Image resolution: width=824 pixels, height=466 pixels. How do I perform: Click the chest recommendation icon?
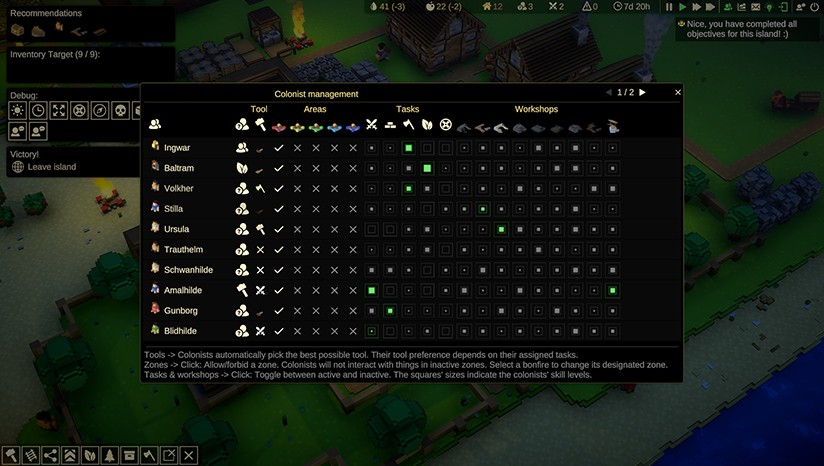pos(18,30)
